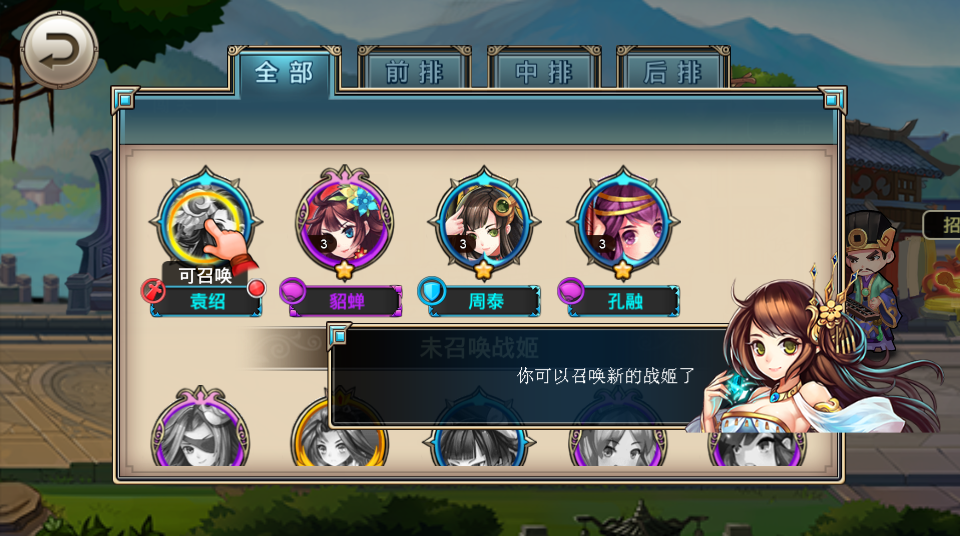Click the 貂蝉 name label
Viewport: 960px width, 536px height.
pos(346,301)
